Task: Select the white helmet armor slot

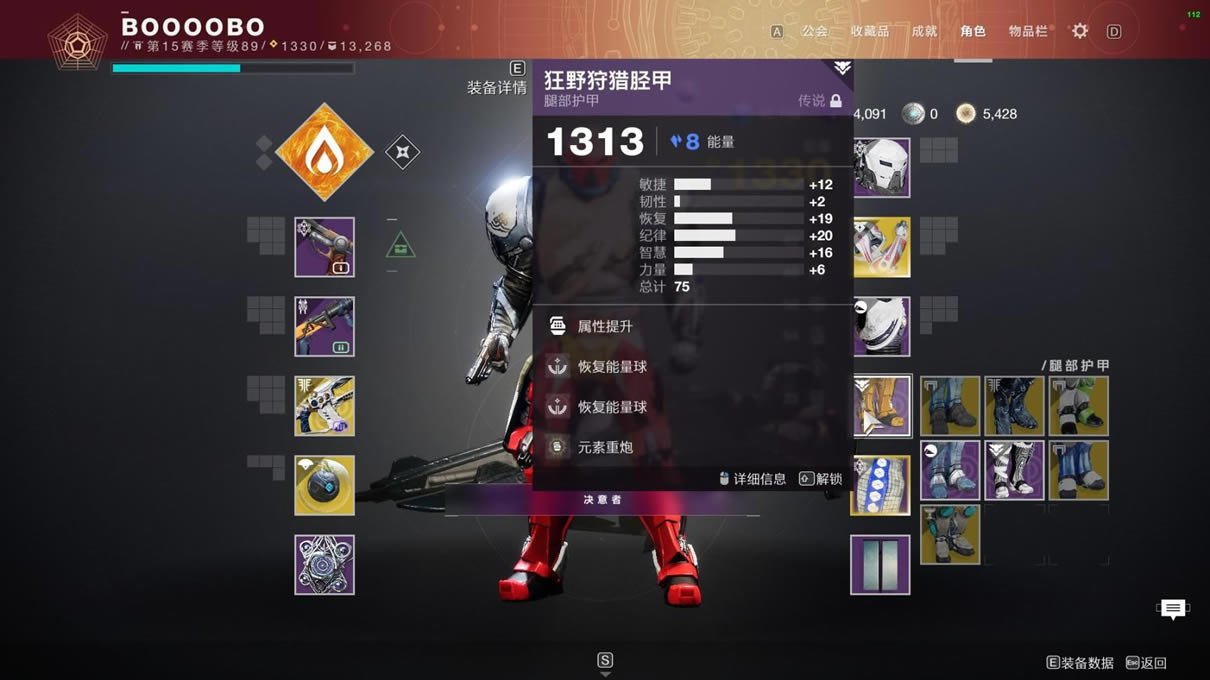Action: point(882,167)
